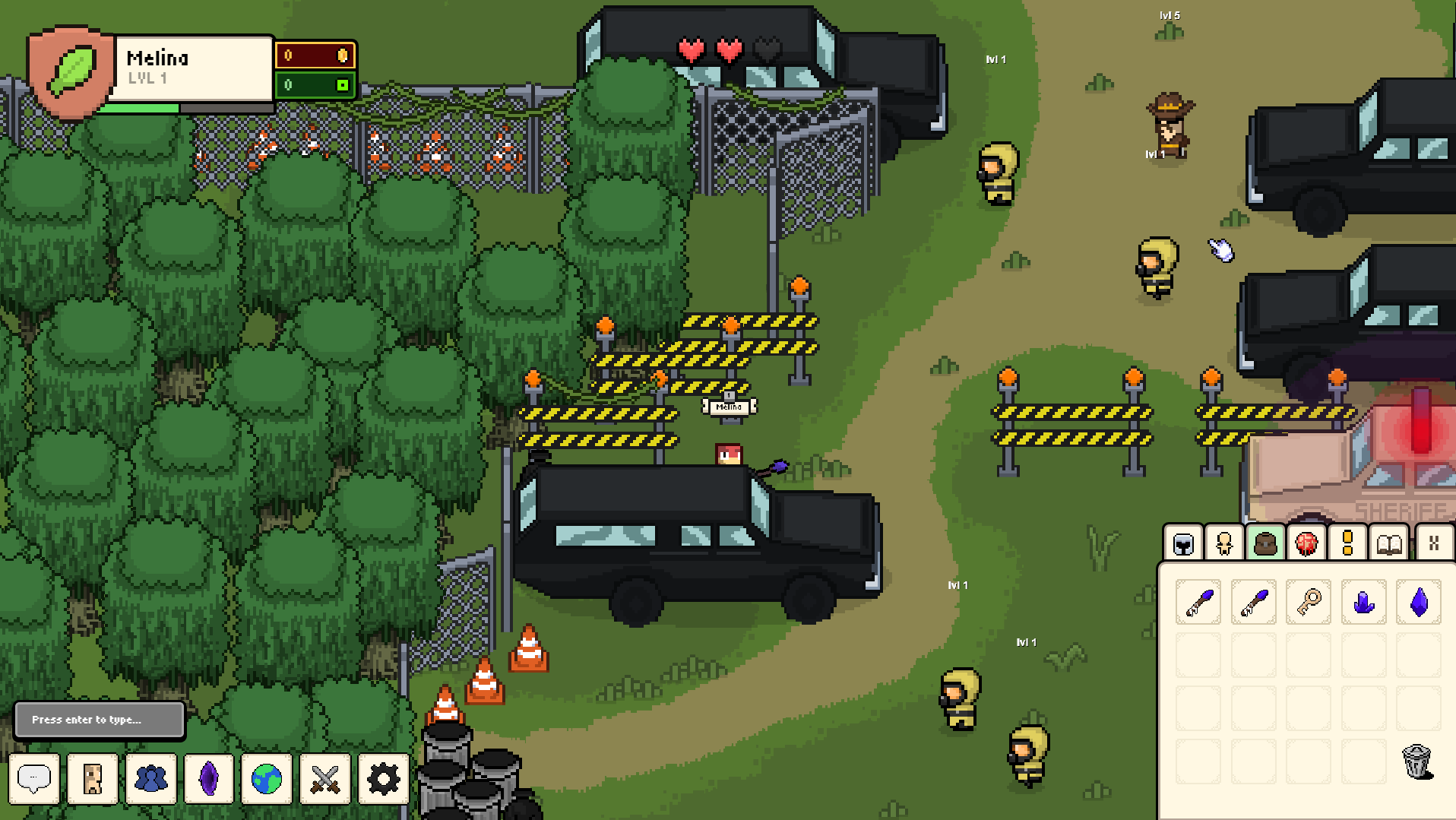Open the yellow exclamation mark tab
Image resolution: width=1456 pixels, height=820 pixels.
click(x=1347, y=543)
